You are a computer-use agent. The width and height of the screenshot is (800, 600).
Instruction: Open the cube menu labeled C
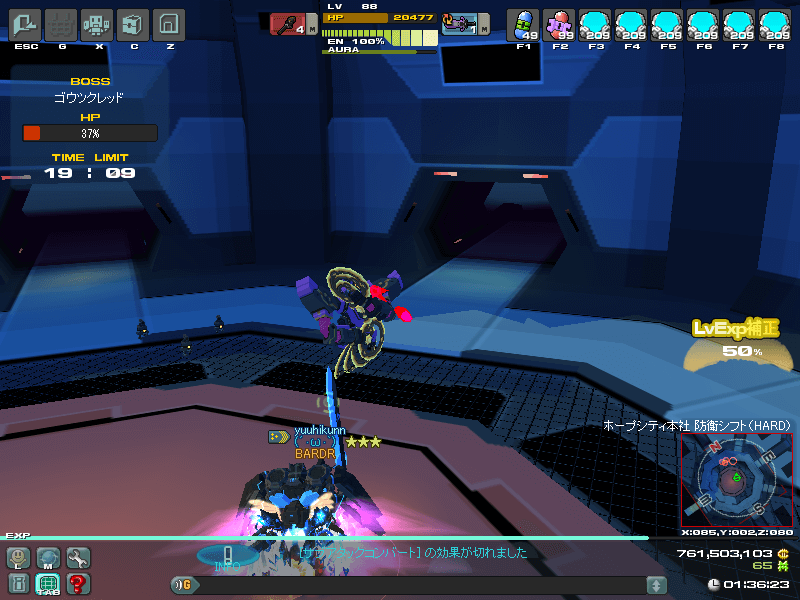pyautogui.click(x=133, y=24)
